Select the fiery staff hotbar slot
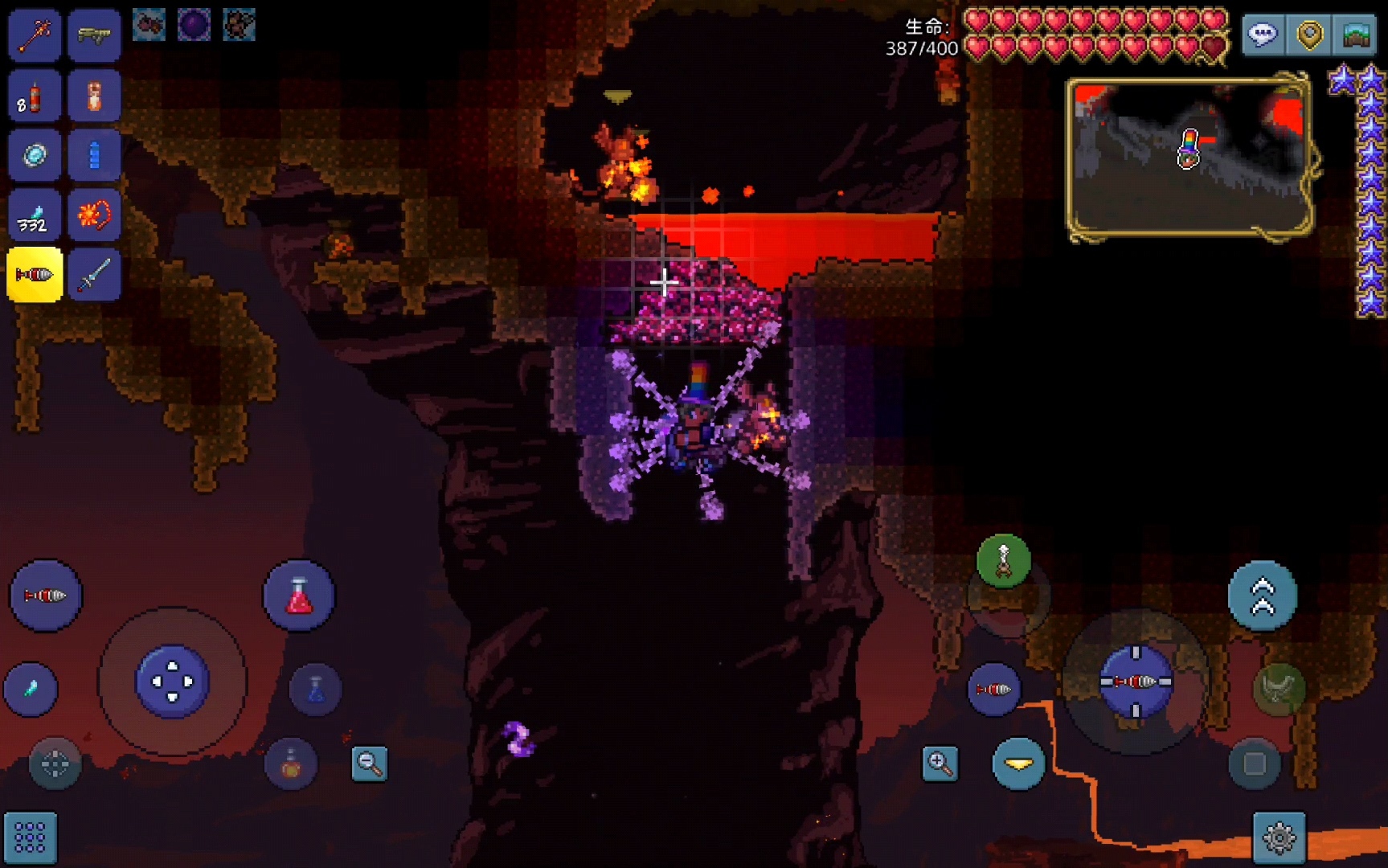 (35, 35)
